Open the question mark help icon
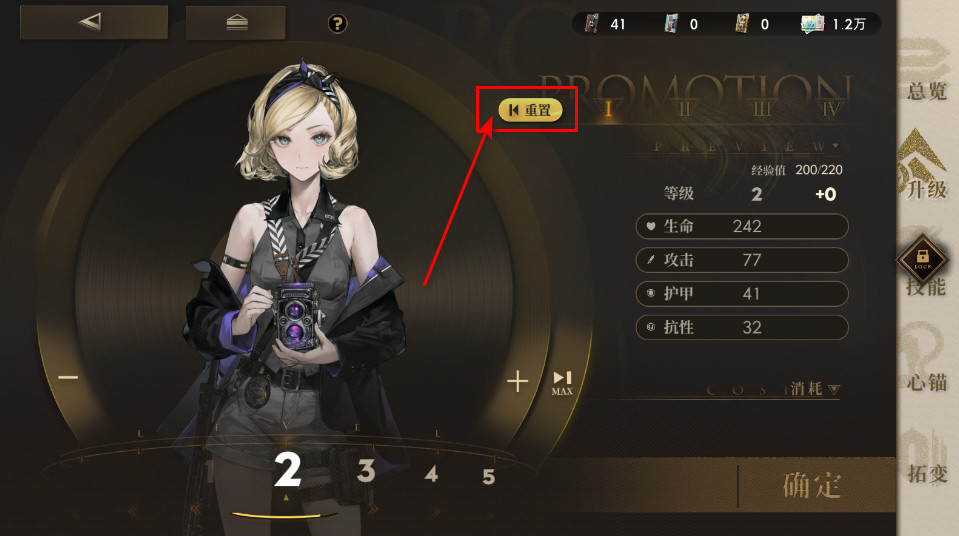The width and height of the screenshot is (959, 536). [337, 23]
